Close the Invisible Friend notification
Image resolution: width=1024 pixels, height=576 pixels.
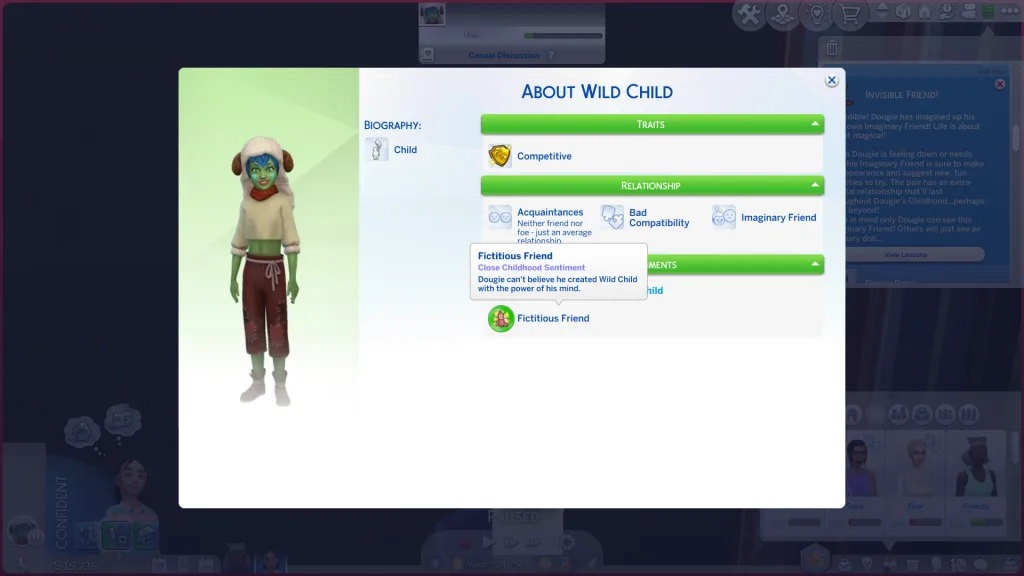[x=1000, y=84]
